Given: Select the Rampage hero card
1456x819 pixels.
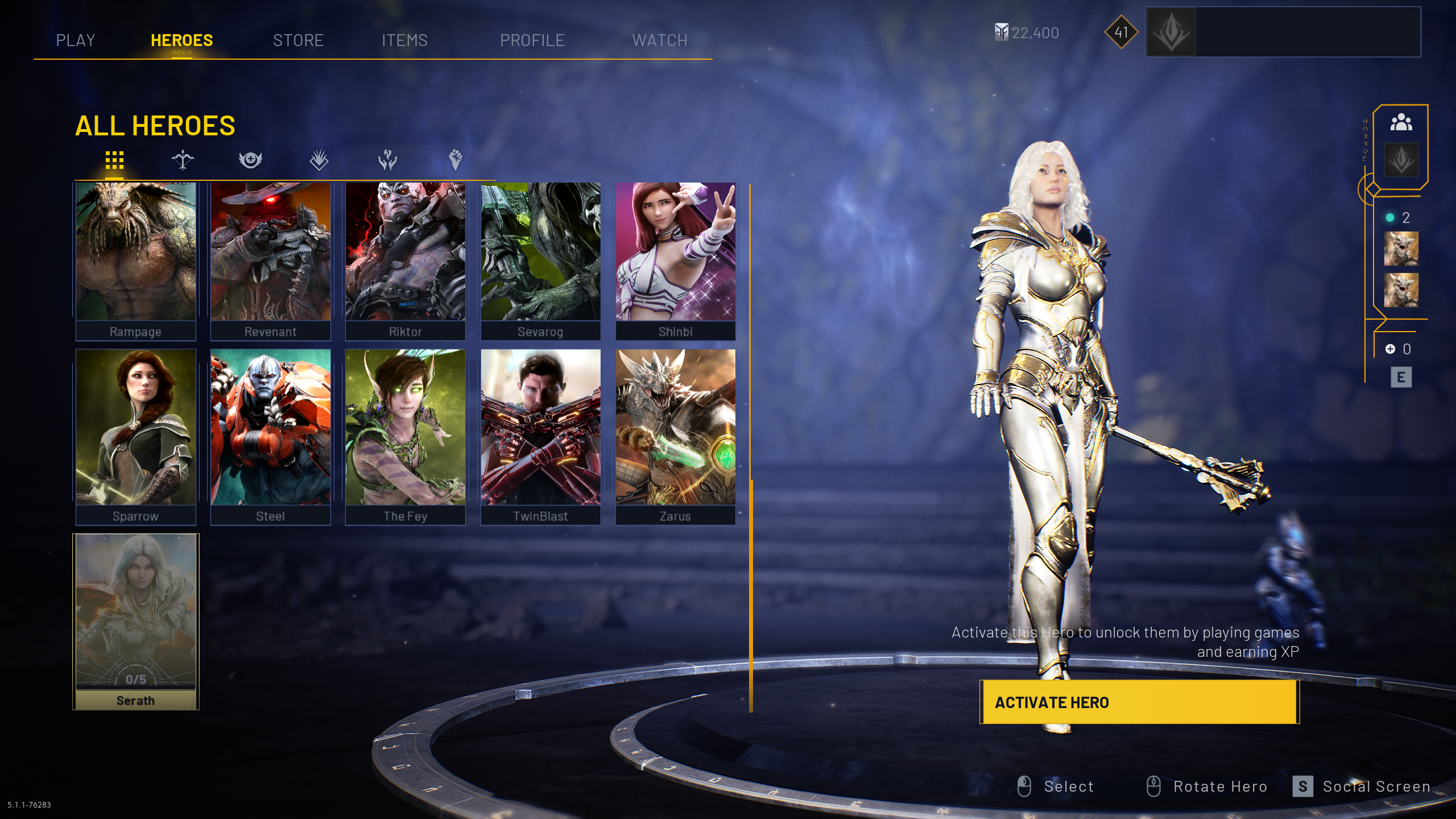Looking at the screenshot, I should (136, 260).
